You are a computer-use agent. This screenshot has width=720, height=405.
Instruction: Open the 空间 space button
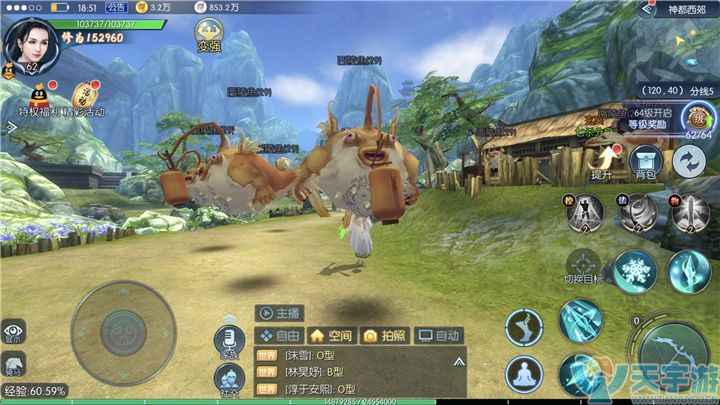[x=331, y=336]
